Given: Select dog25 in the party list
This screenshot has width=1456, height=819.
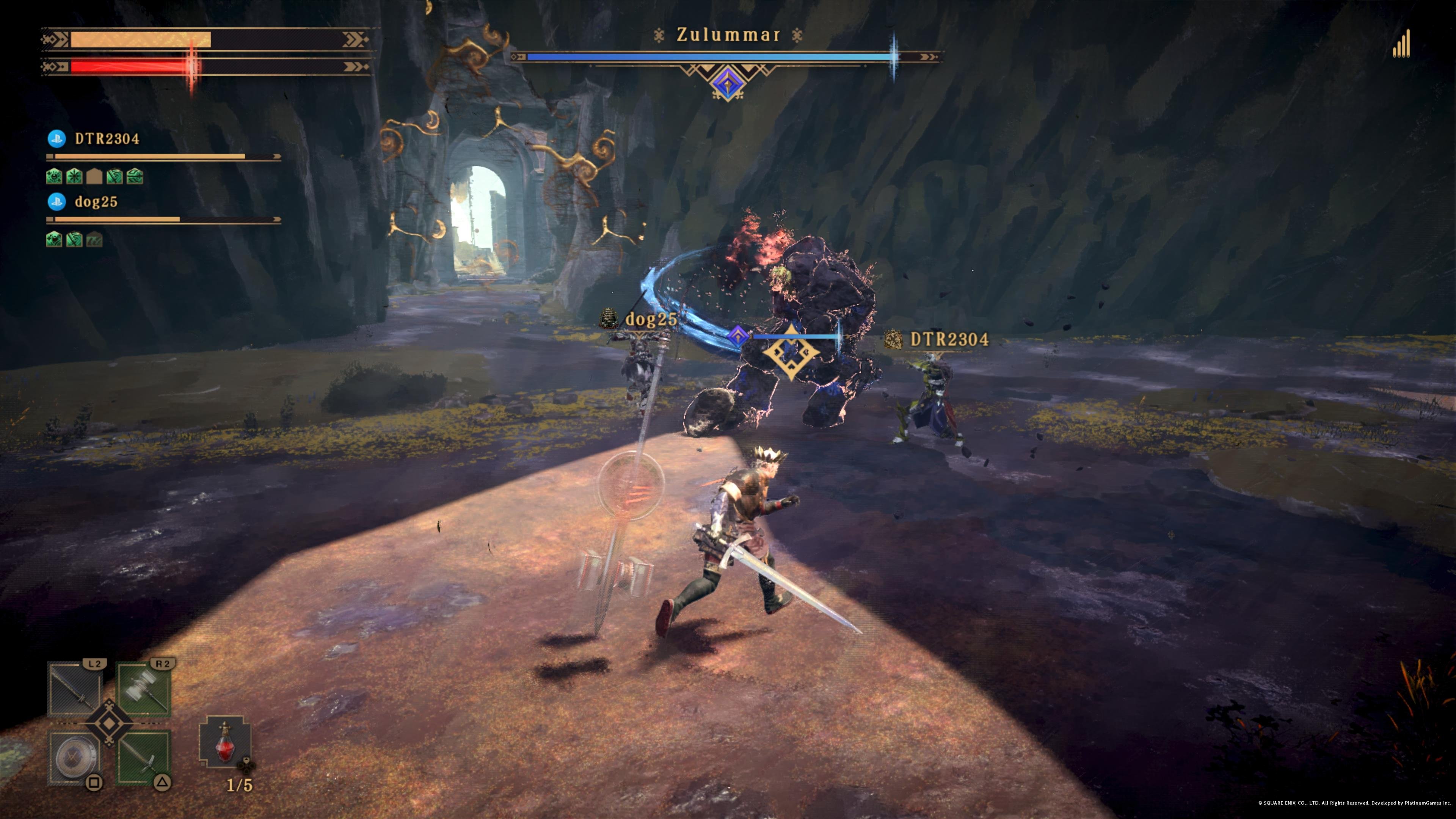Looking at the screenshot, I should 96,202.
